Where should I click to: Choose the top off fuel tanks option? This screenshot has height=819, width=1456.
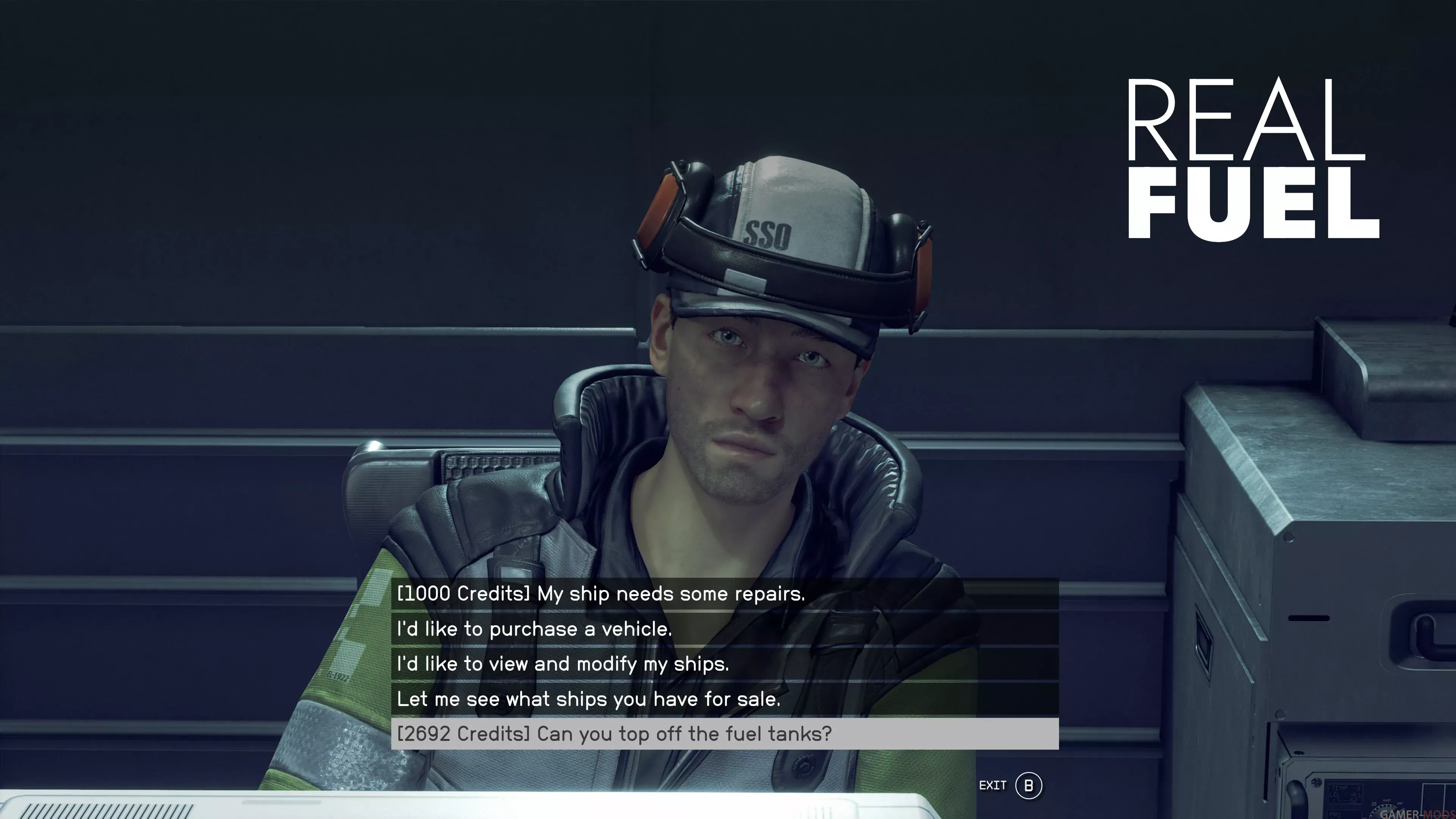(x=614, y=734)
